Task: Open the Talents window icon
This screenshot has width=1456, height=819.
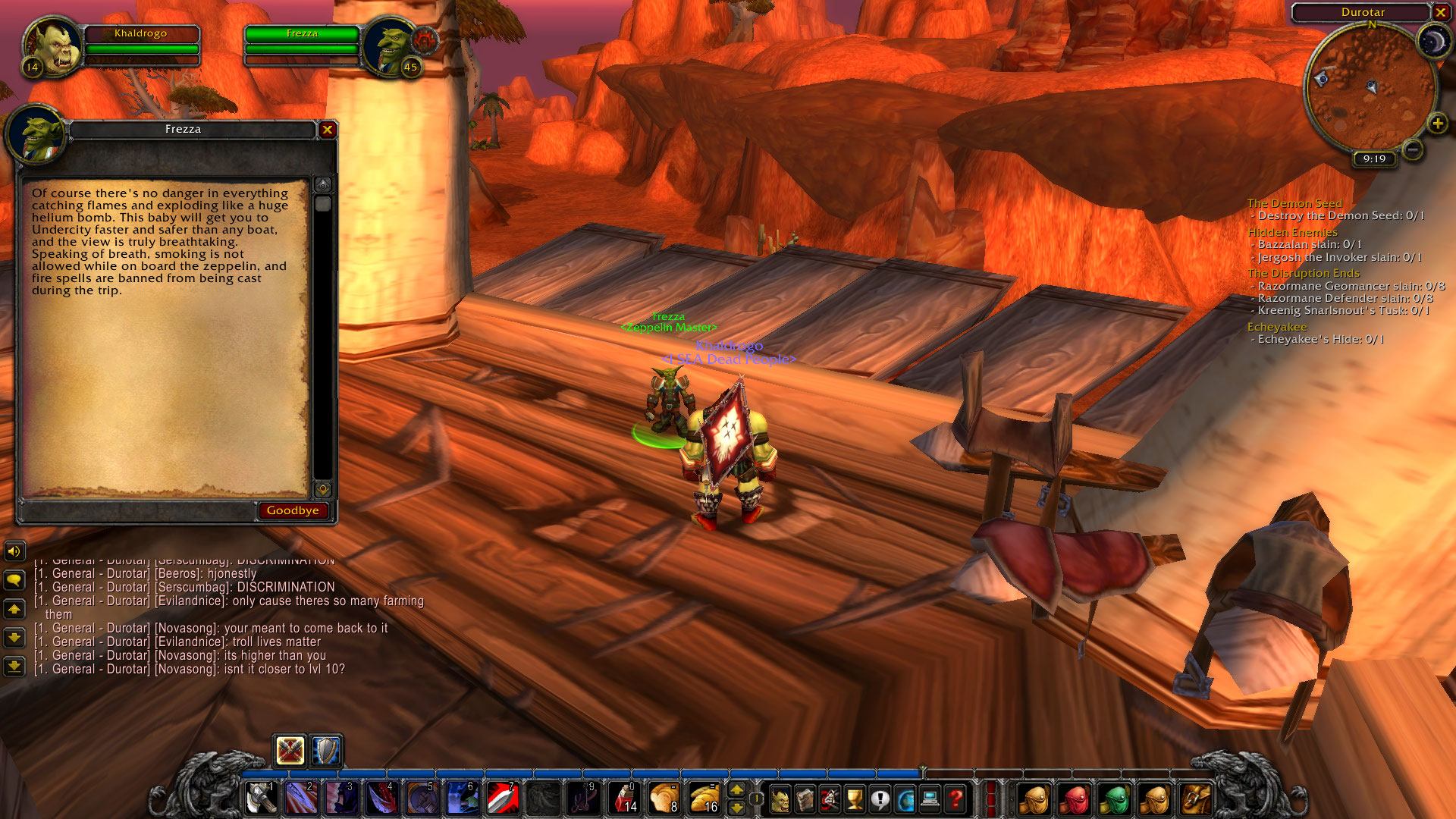Action: click(x=830, y=798)
